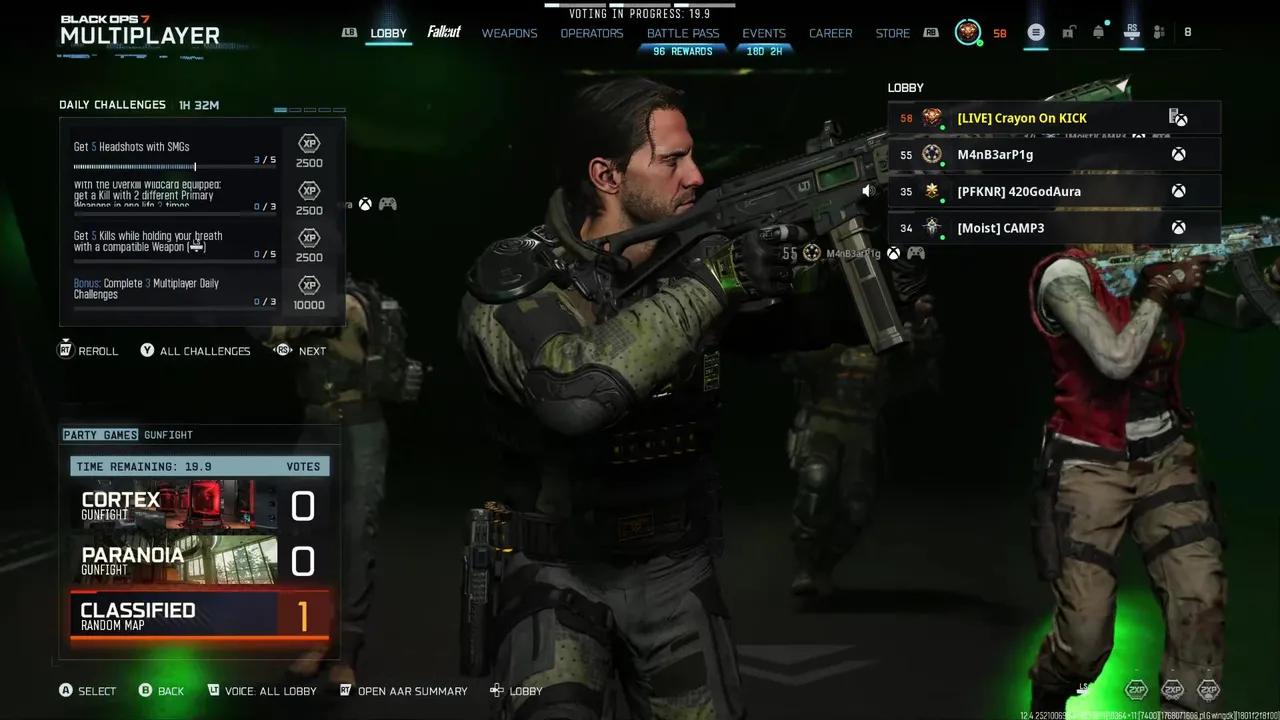Open notifications via the bell icon
Screen dimensions: 1280x720
(1097, 31)
